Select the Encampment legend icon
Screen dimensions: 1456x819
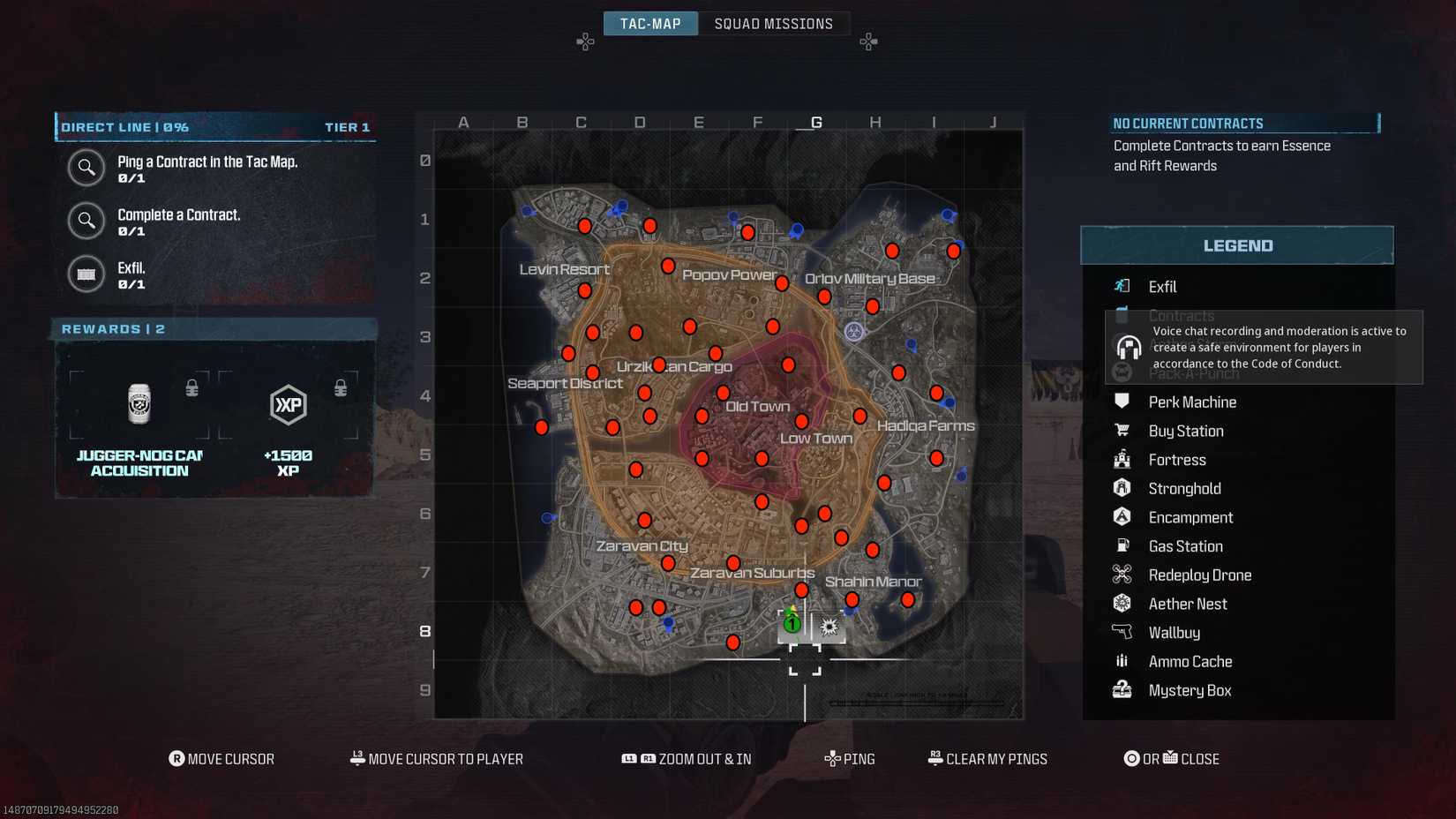pyautogui.click(x=1122, y=517)
